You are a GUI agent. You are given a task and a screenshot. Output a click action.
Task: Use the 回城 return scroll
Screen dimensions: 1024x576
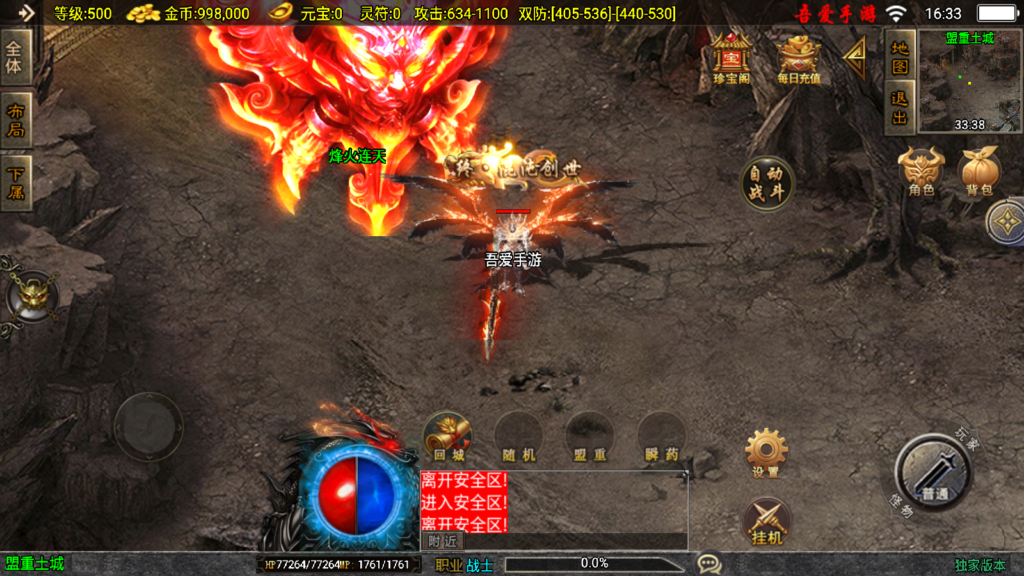click(448, 437)
